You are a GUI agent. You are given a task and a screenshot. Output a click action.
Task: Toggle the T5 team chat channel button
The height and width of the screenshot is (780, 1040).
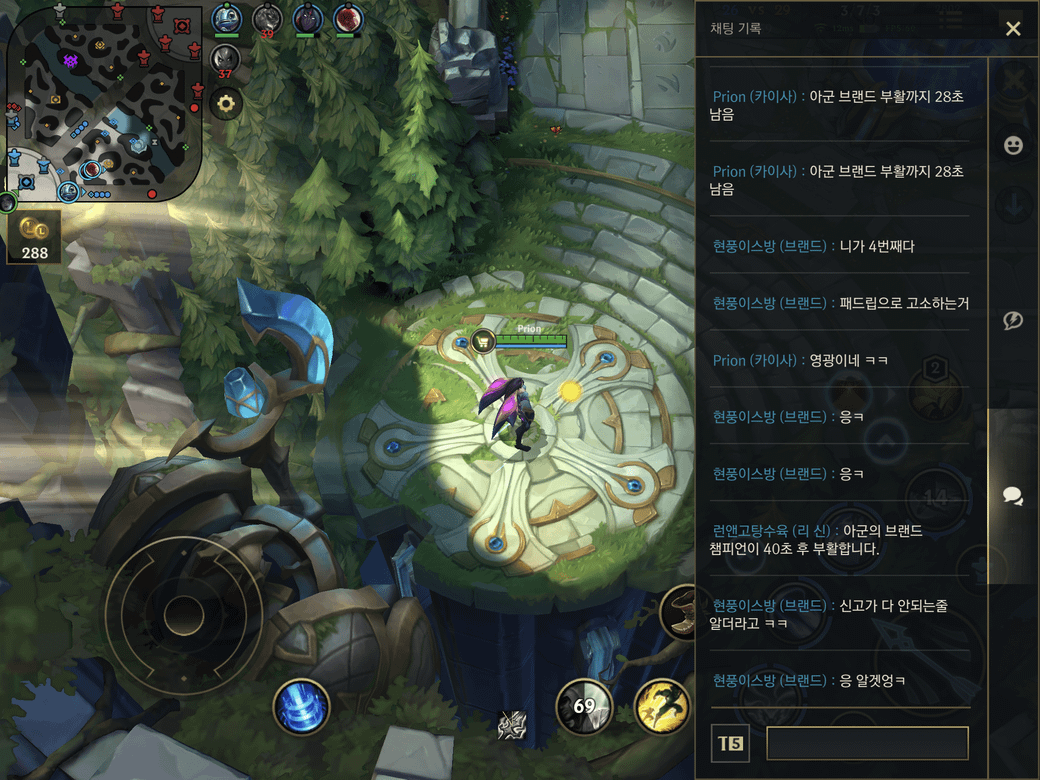730,743
